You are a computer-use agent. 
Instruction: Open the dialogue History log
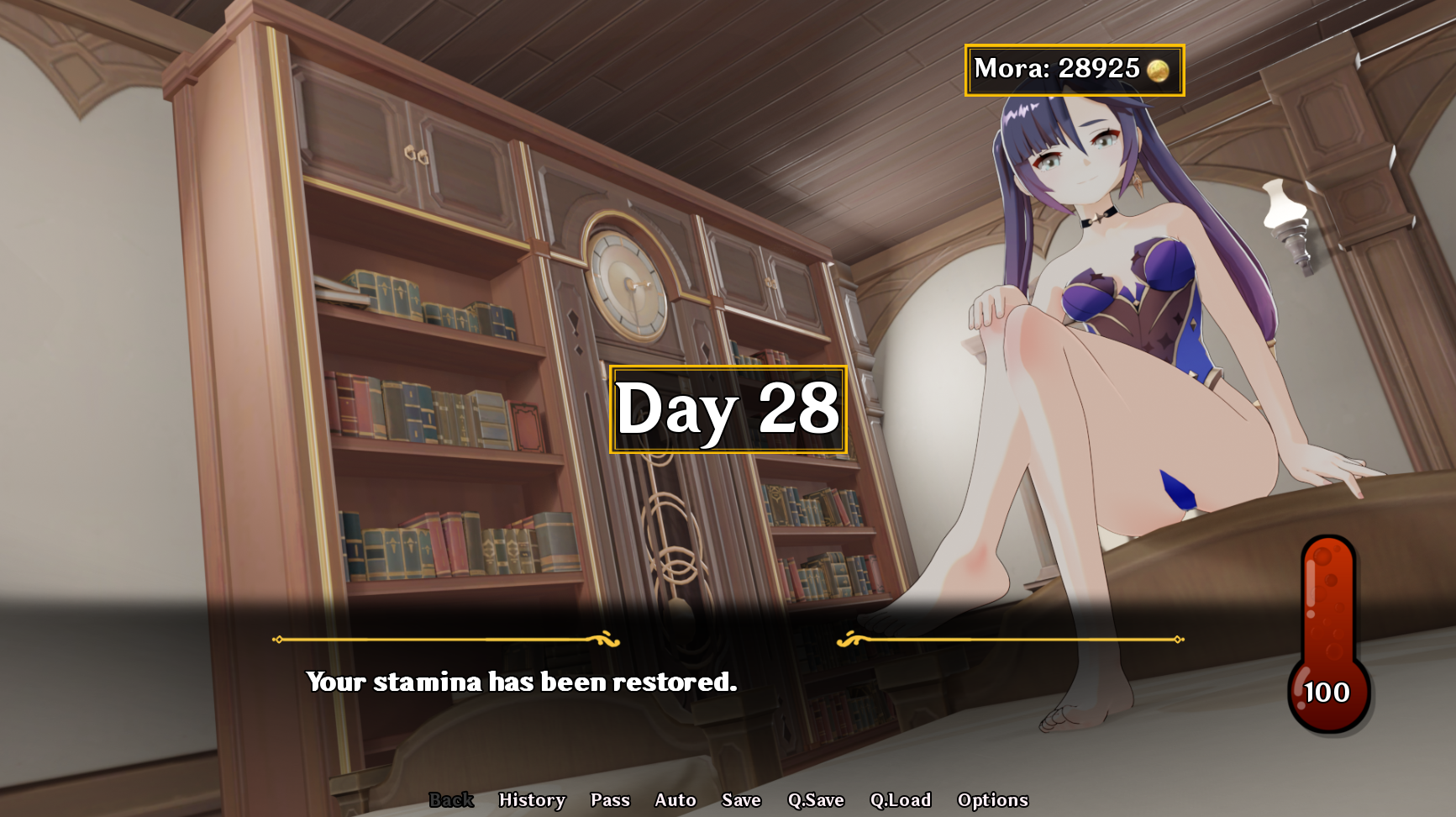[x=532, y=799]
